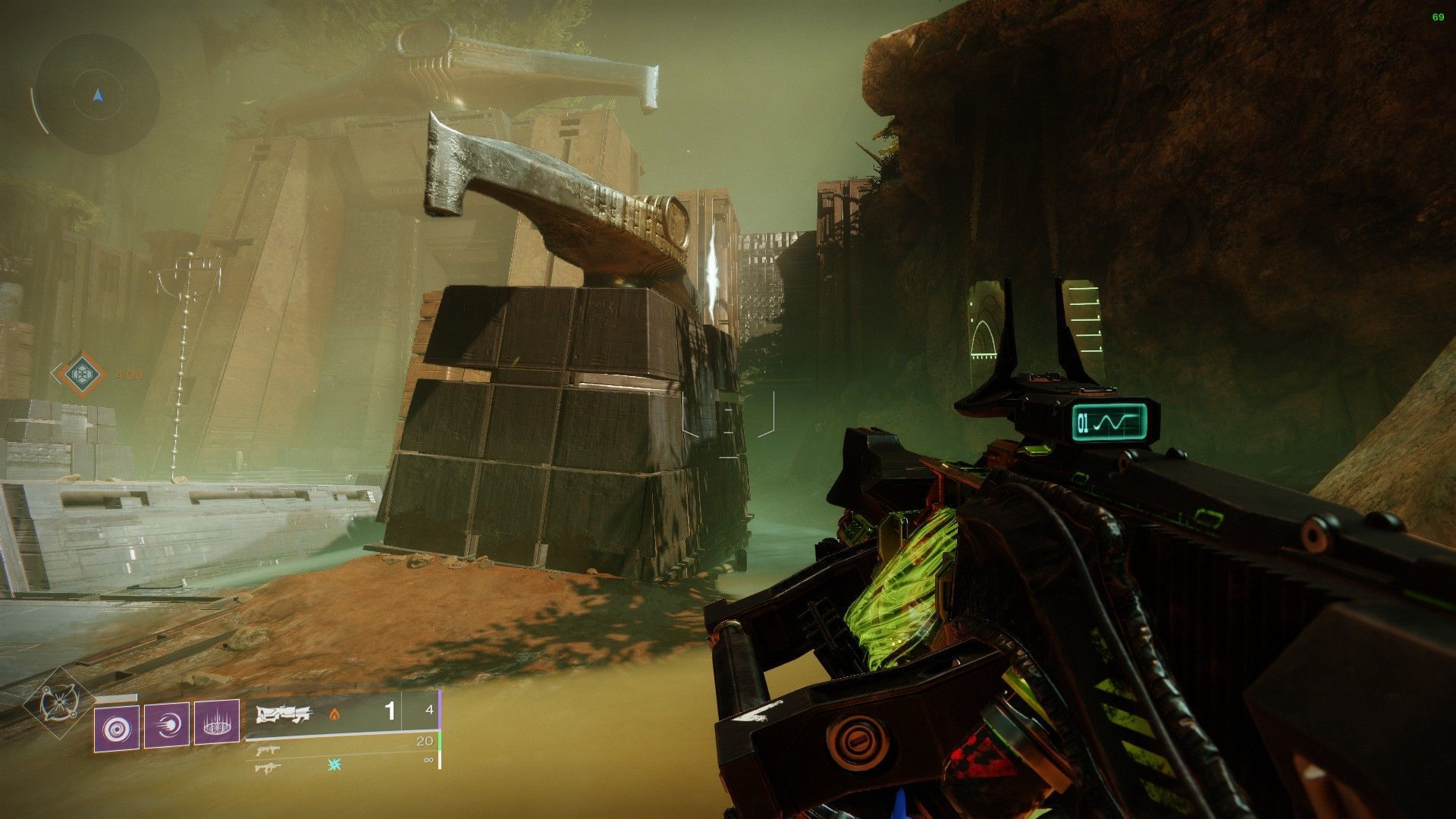Switch to the infinite-ammo weapon icon
1456x819 pixels.
pos(268,767)
